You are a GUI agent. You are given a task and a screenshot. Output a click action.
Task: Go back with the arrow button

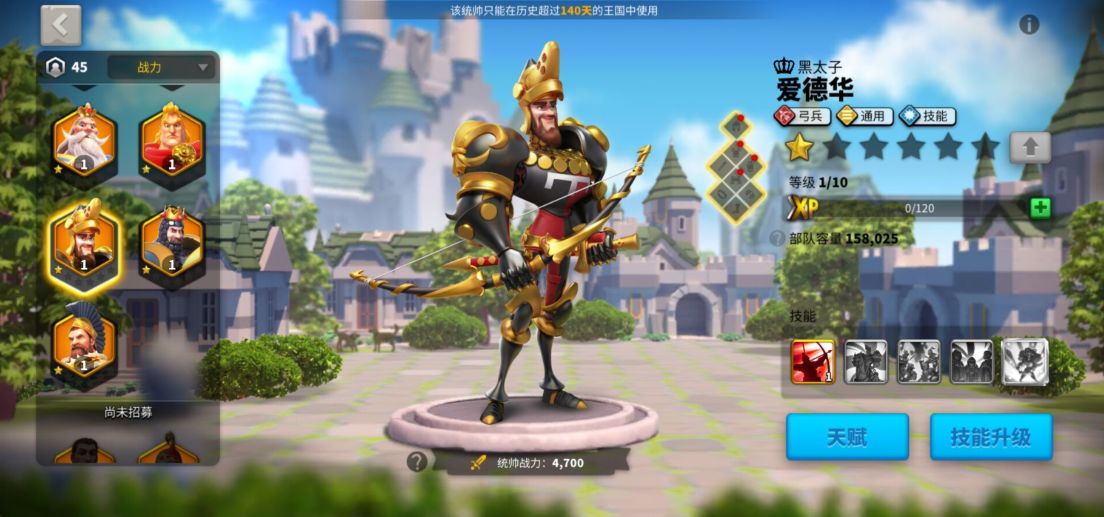pyautogui.click(x=61, y=25)
